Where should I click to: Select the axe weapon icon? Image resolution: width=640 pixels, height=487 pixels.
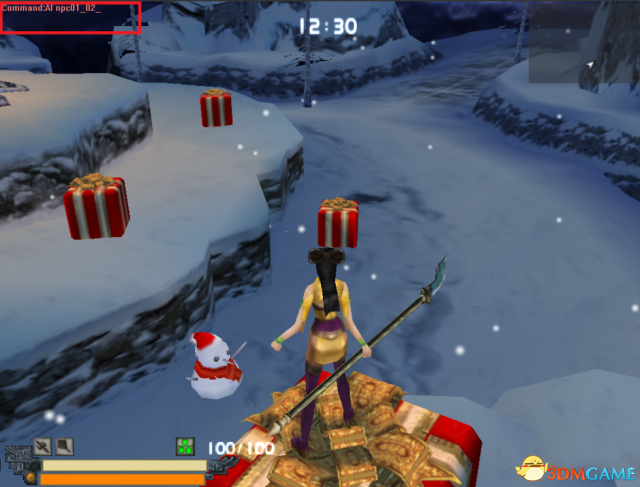(42, 446)
